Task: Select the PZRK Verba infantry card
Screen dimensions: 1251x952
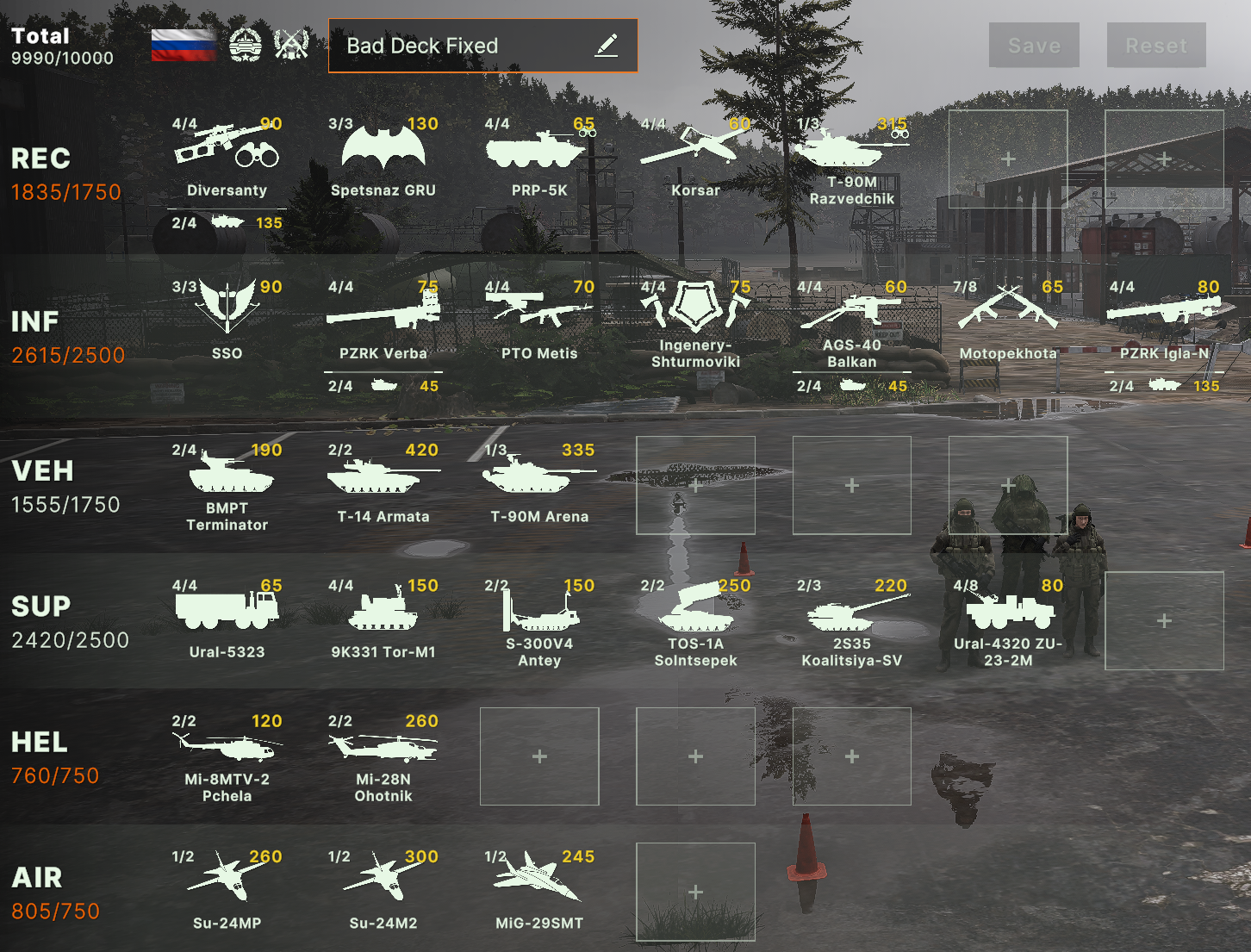Action: point(383,319)
